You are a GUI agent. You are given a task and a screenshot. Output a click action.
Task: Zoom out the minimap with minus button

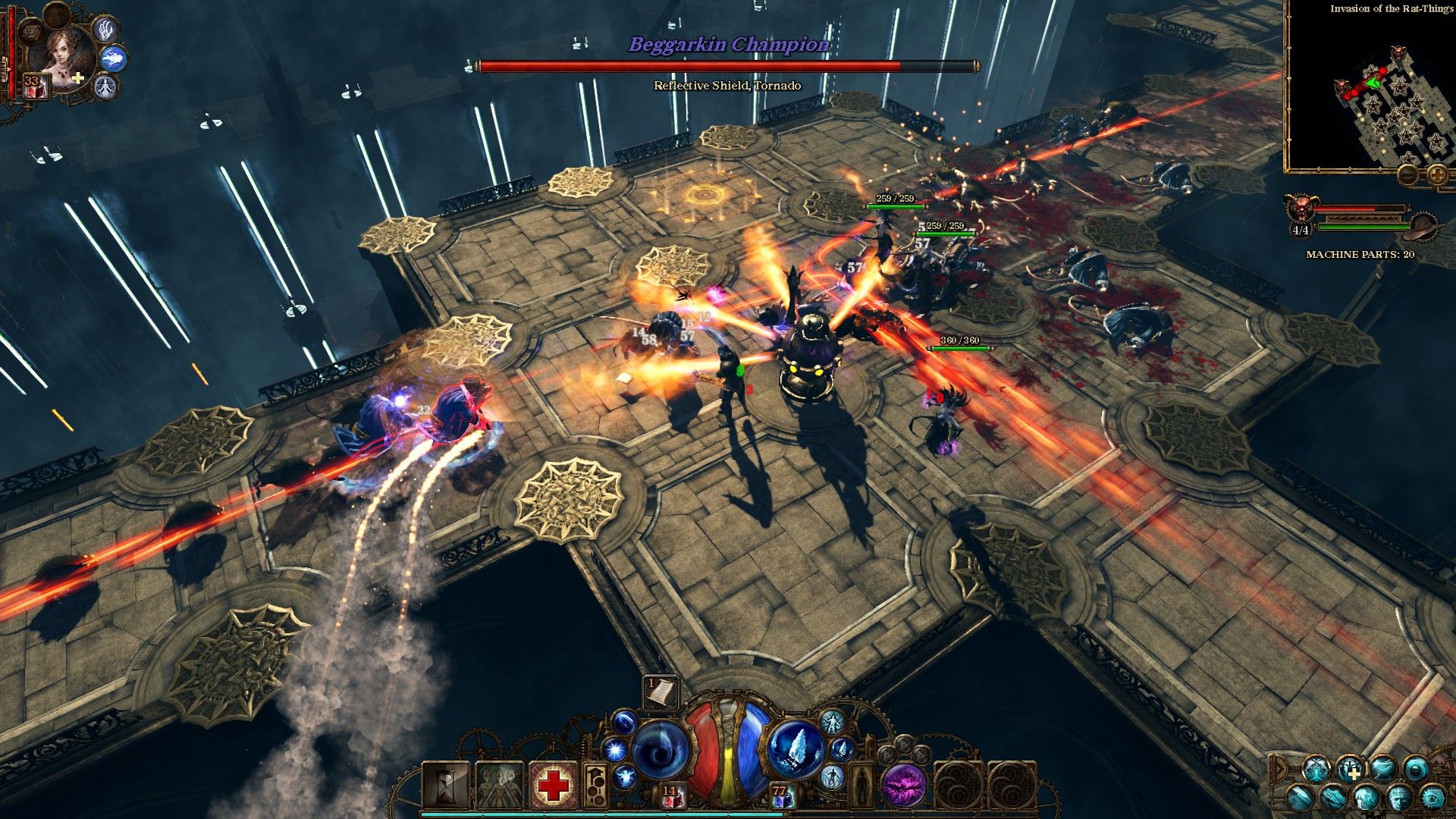(x=1408, y=176)
